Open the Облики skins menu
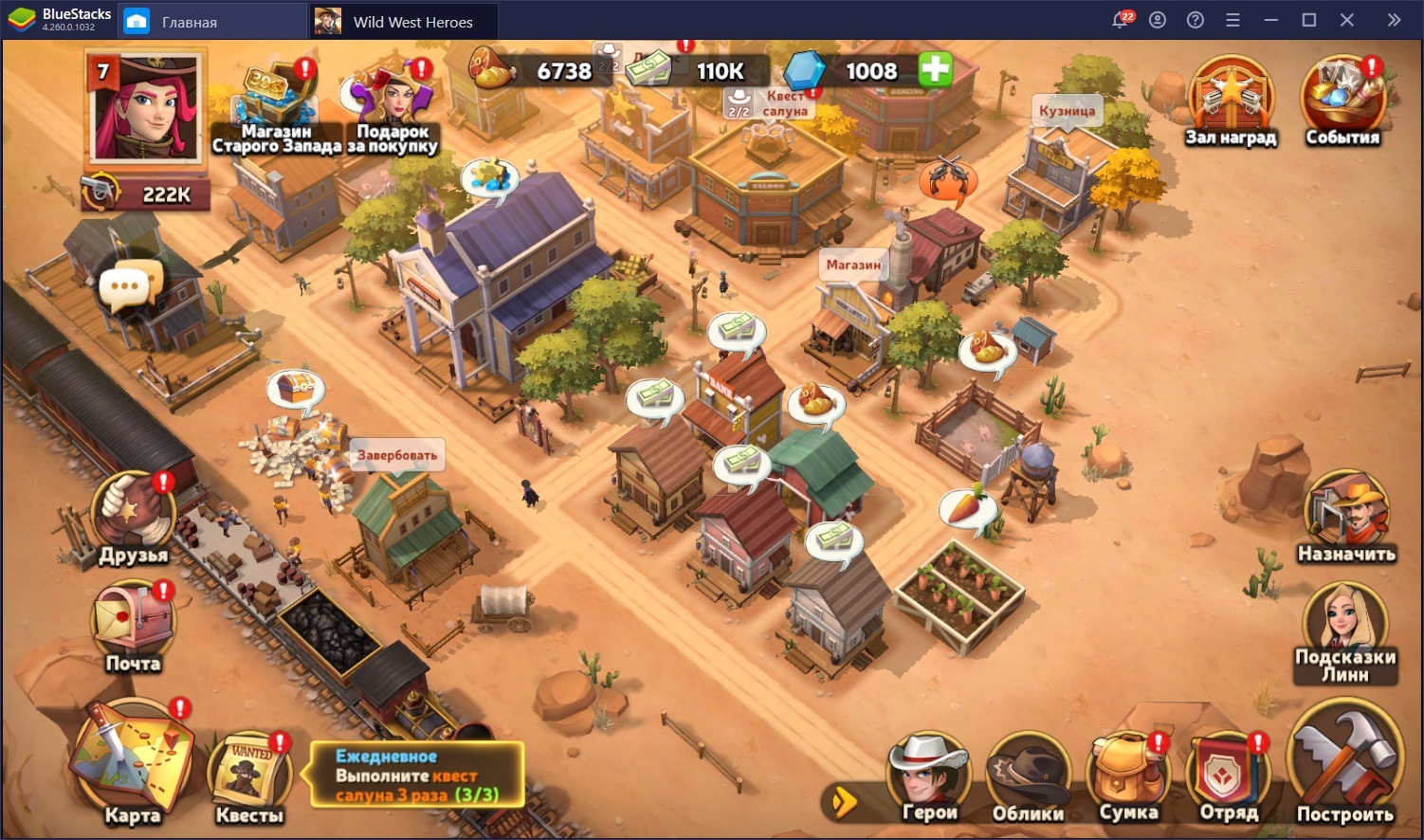 (x=1028, y=777)
